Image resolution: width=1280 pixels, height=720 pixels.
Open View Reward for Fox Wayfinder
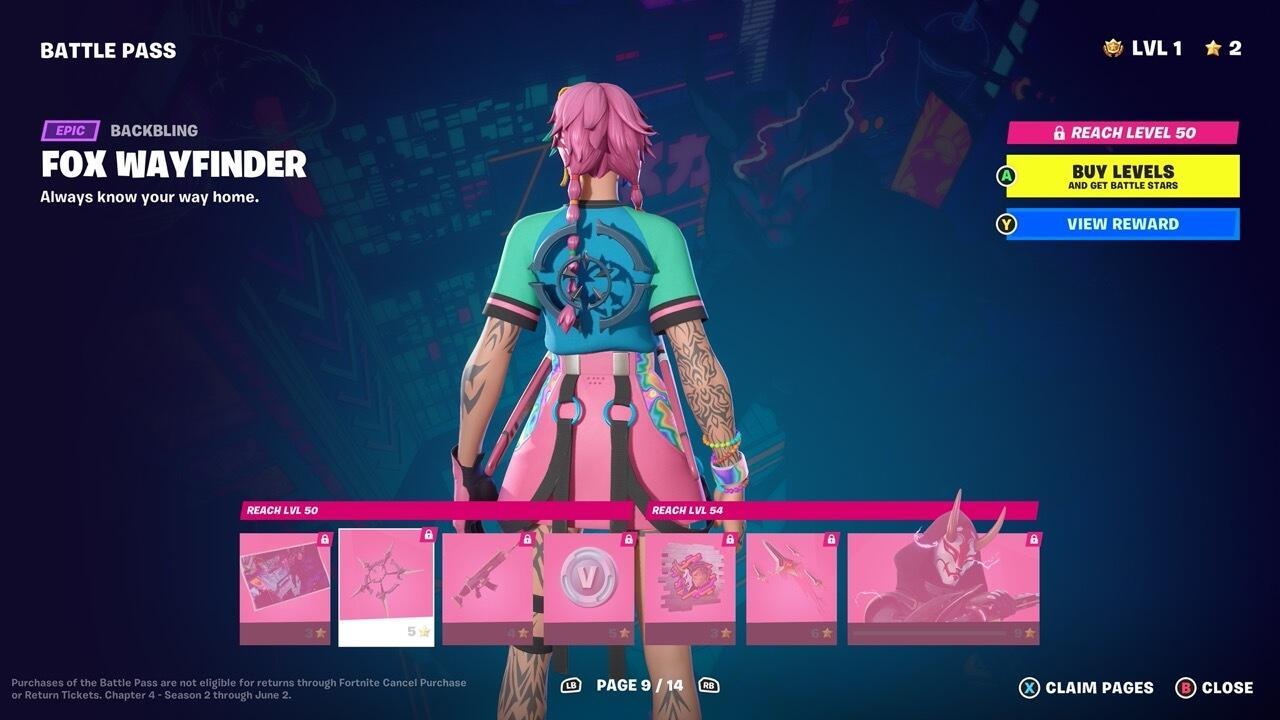[1121, 224]
